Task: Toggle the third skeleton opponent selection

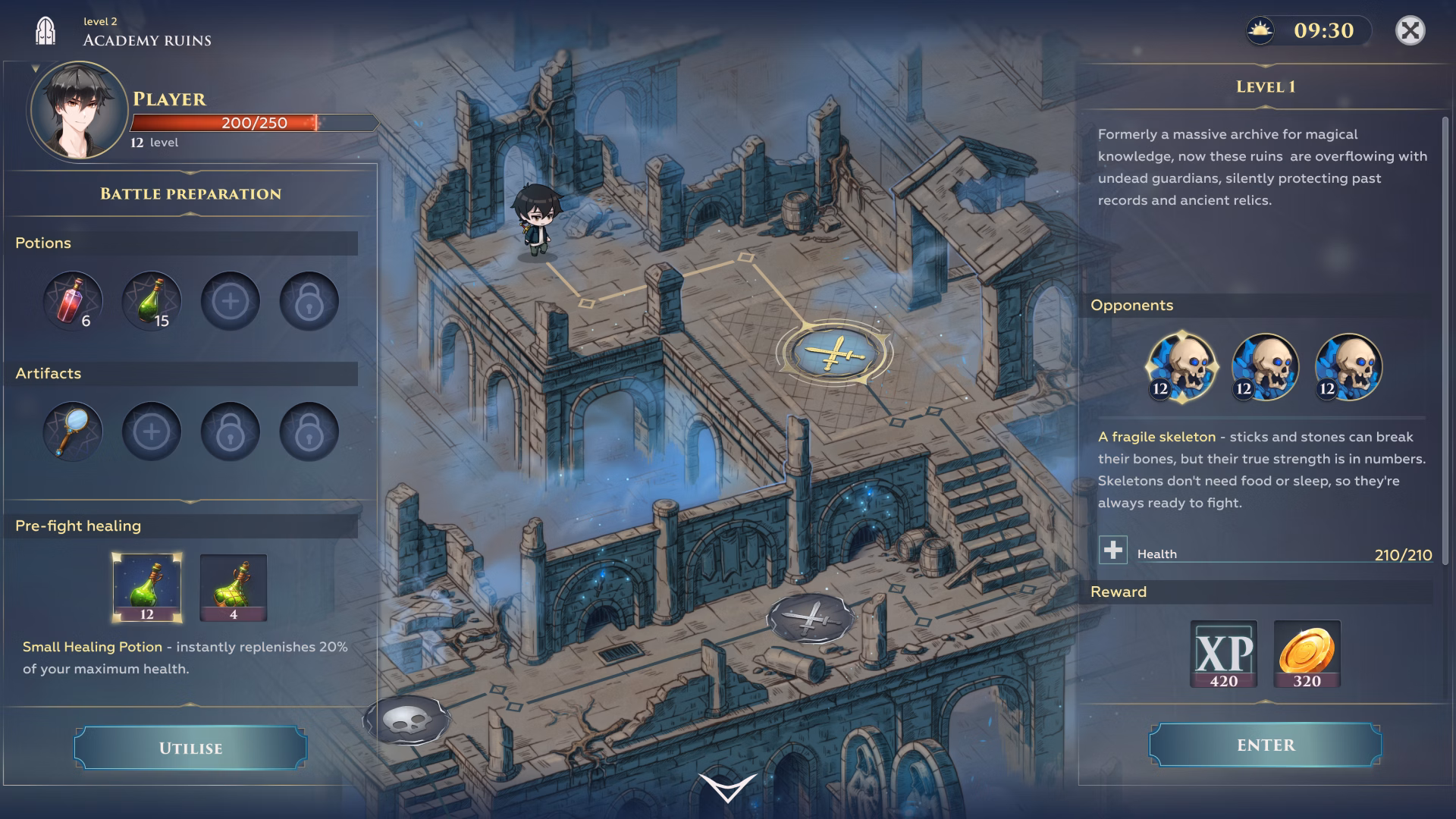Action: 1348,367
